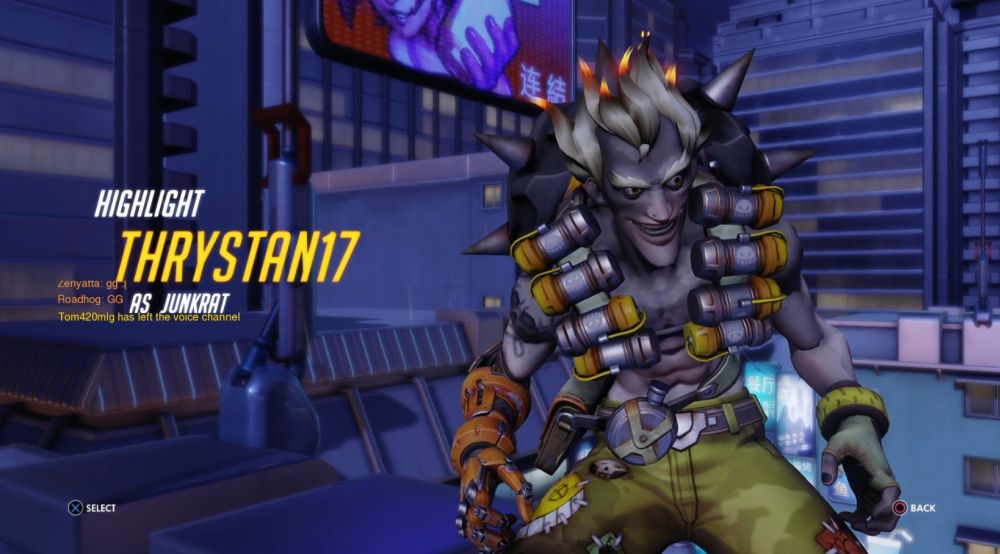Image resolution: width=1000 pixels, height=554 pixels.
Task: Click the chat log with Roadhog's GG message
Action: (90, 299)
